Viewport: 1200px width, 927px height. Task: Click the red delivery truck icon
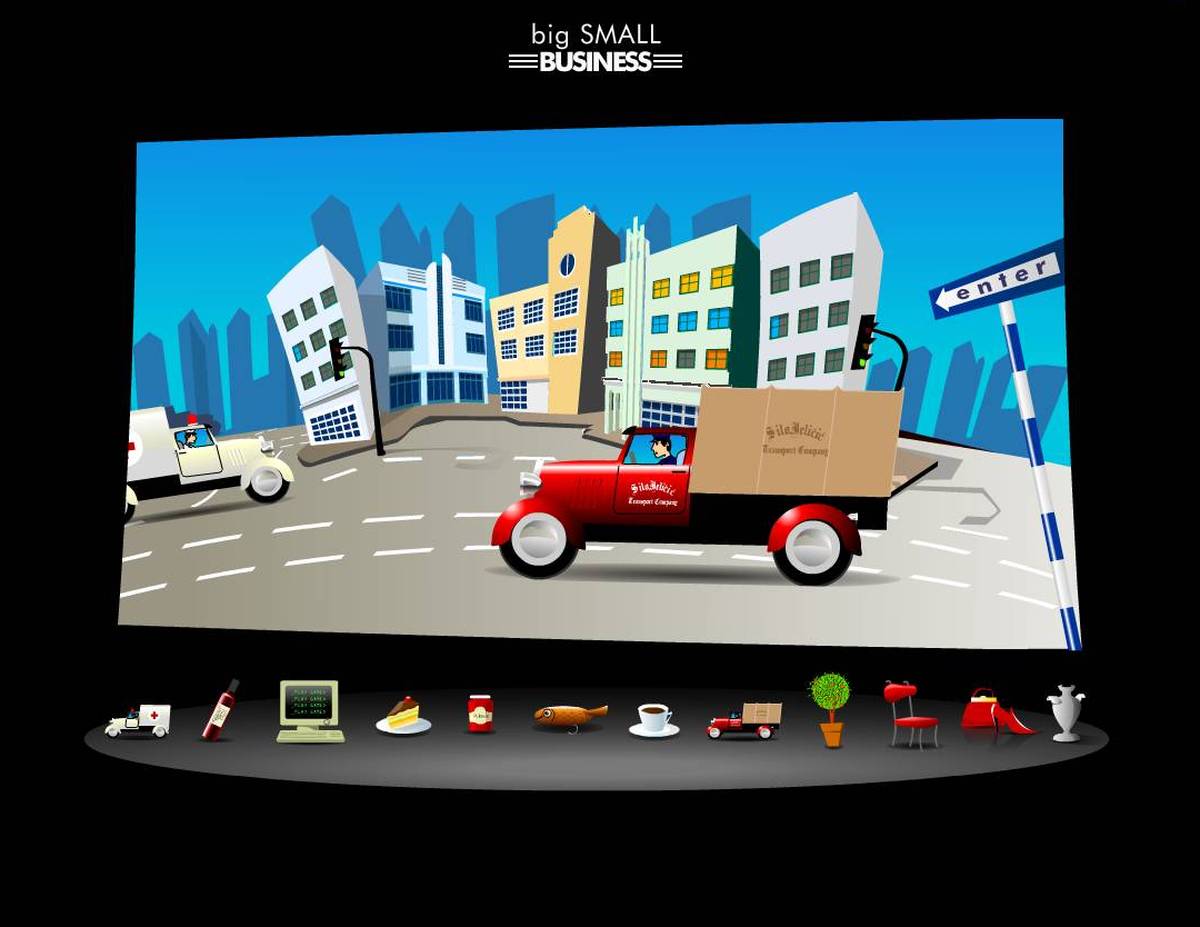744,720
